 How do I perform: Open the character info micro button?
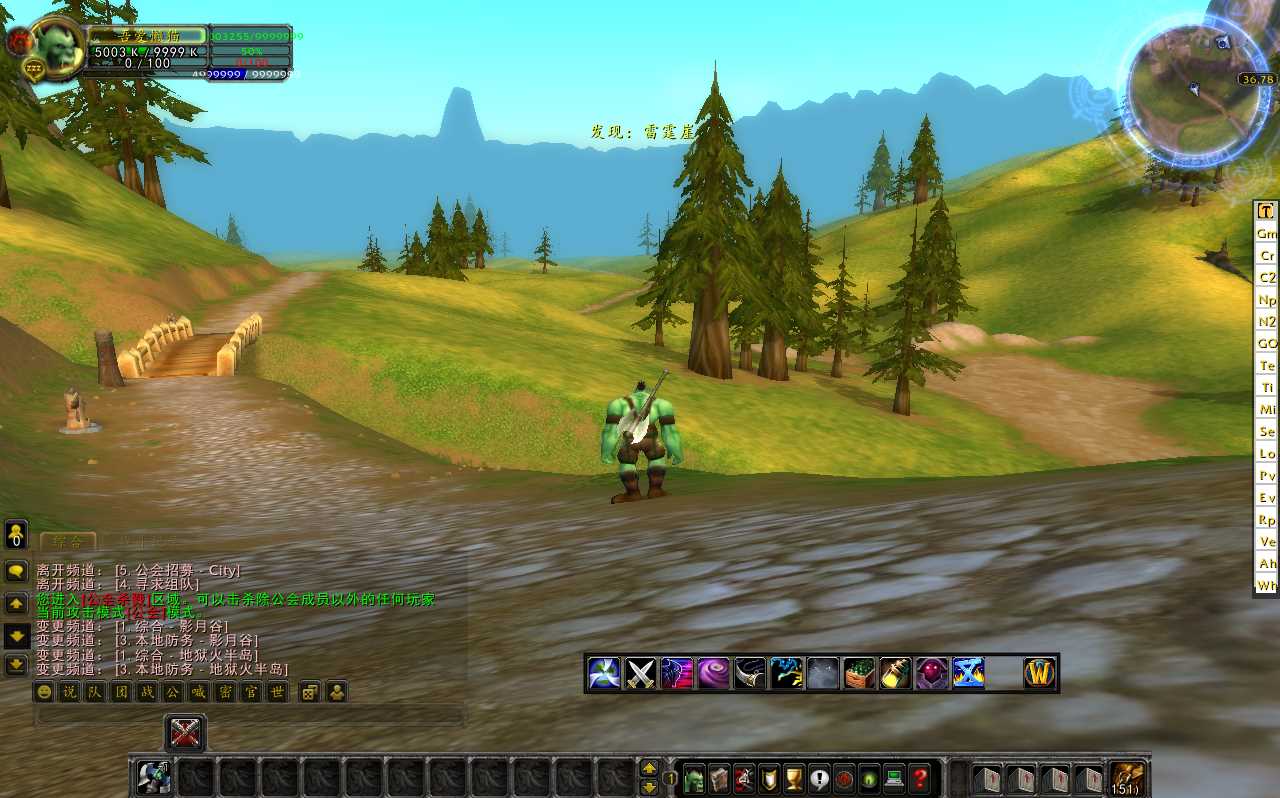click(x=695, y=778)
